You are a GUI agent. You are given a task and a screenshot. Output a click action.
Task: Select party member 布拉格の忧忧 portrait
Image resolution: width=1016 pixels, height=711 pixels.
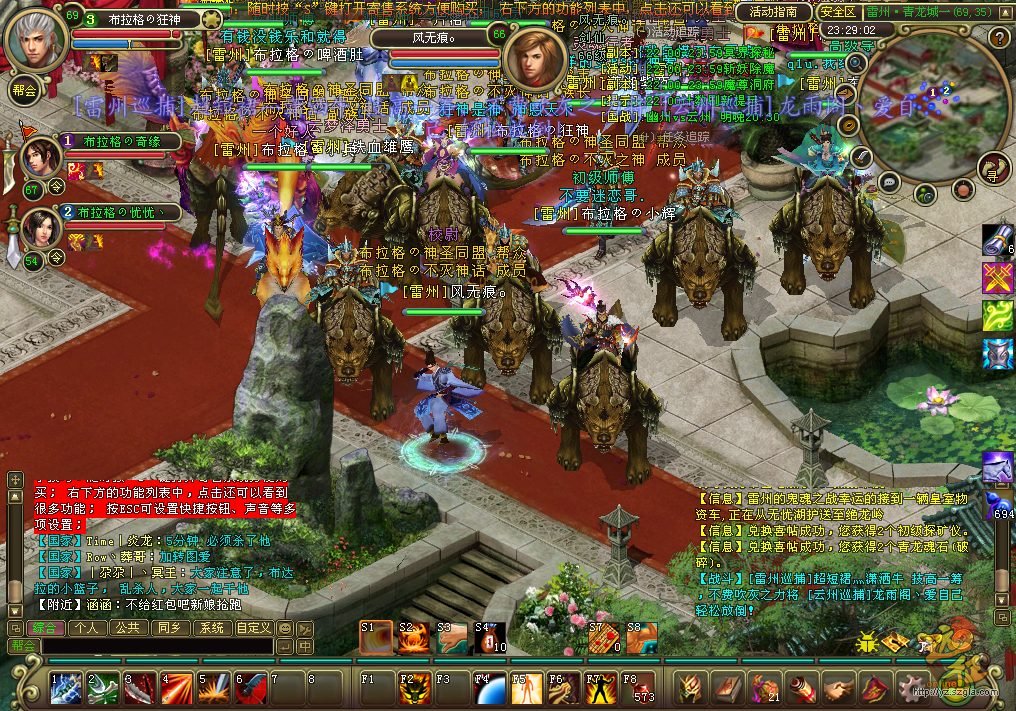coord(42,228)
